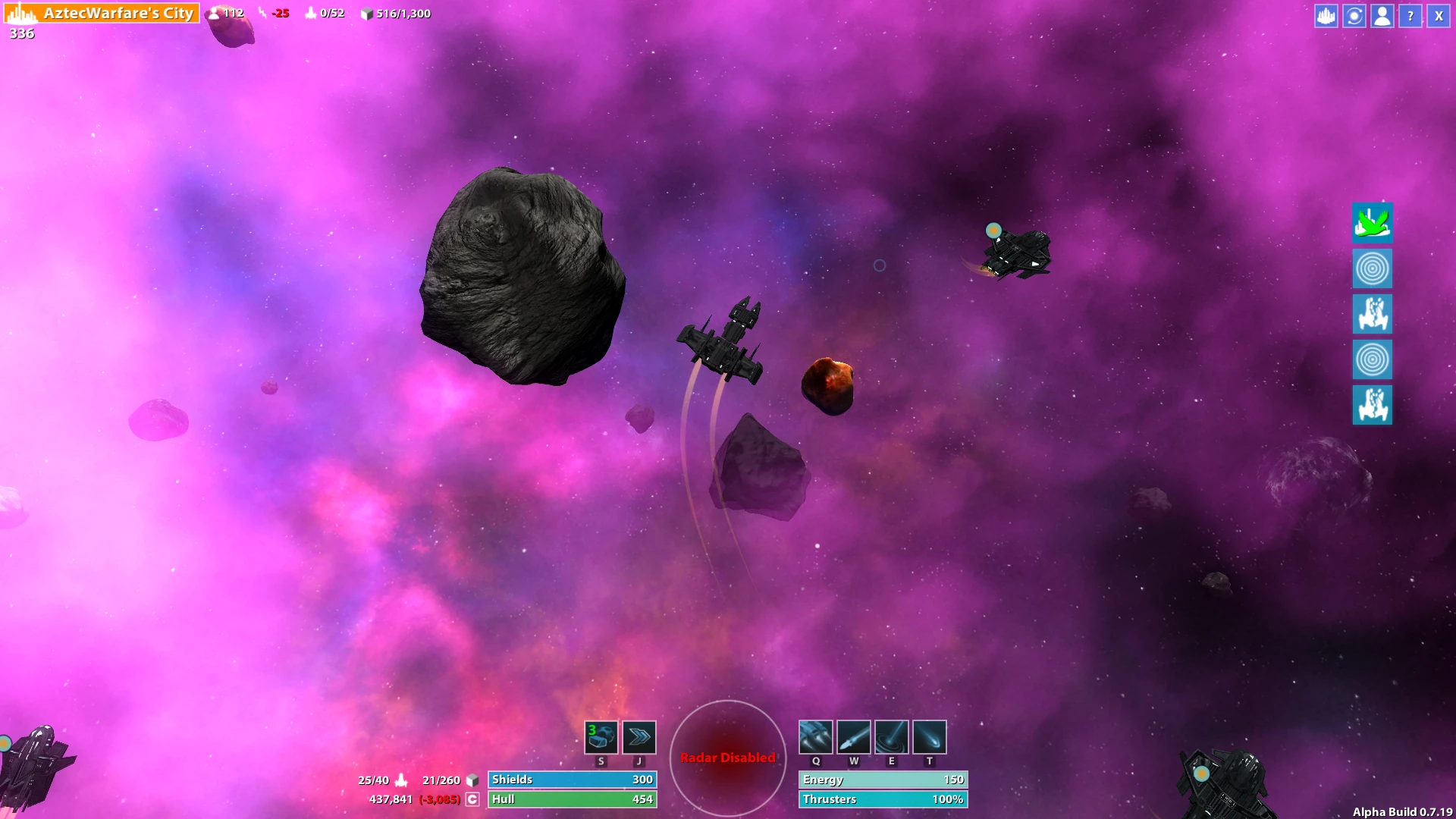Open the player profile button
This screenshot has height=819, width=1456.
(1382, 16)
